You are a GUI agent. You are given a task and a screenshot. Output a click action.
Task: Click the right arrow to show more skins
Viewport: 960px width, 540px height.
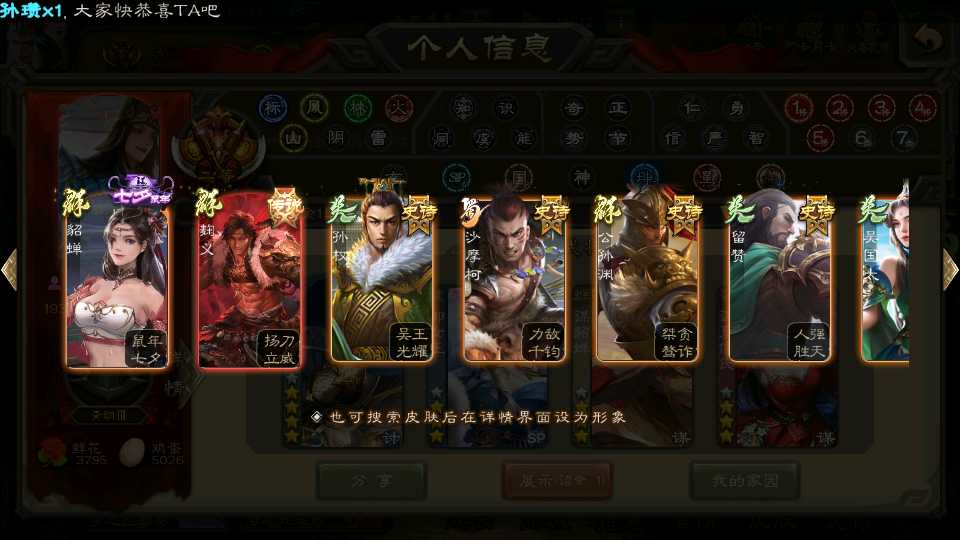click(949, 269)
